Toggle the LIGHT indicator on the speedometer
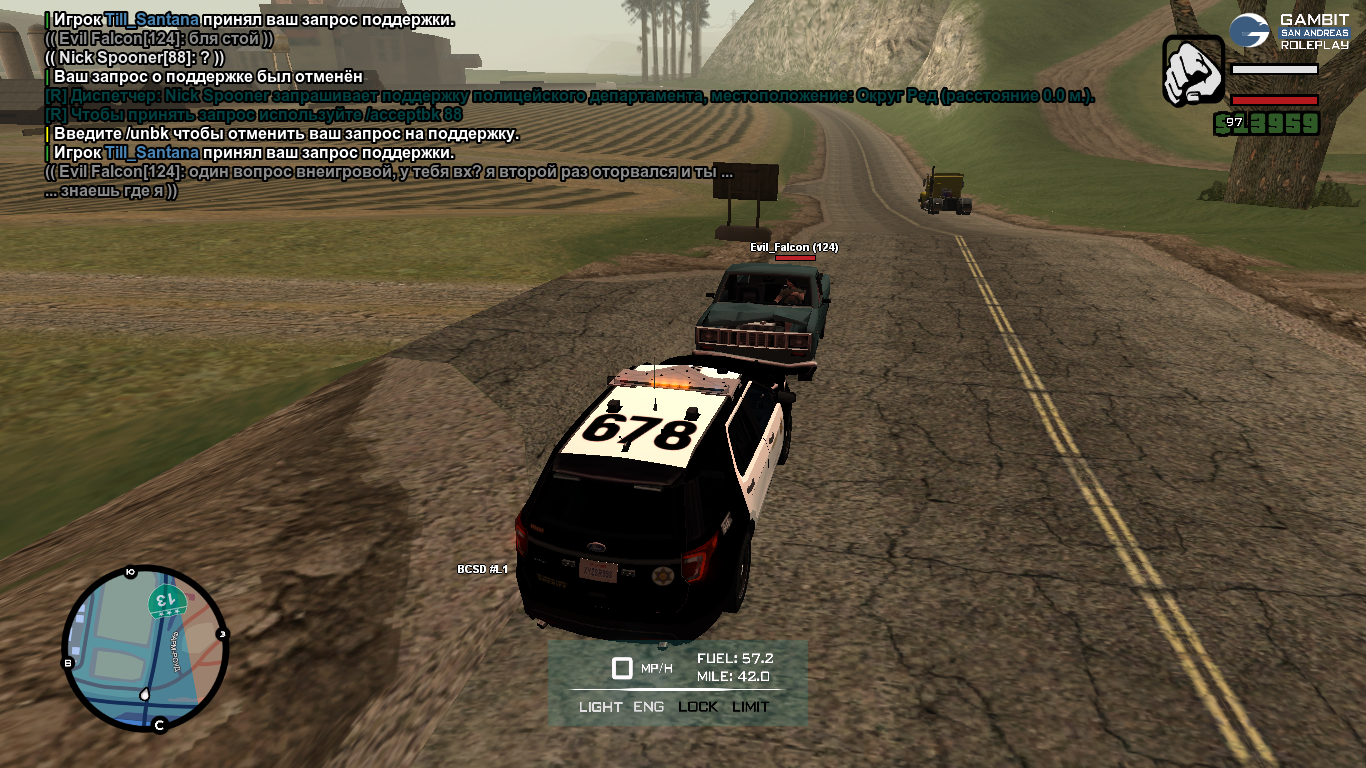1366x768 pixels. (x=600, y=706)
